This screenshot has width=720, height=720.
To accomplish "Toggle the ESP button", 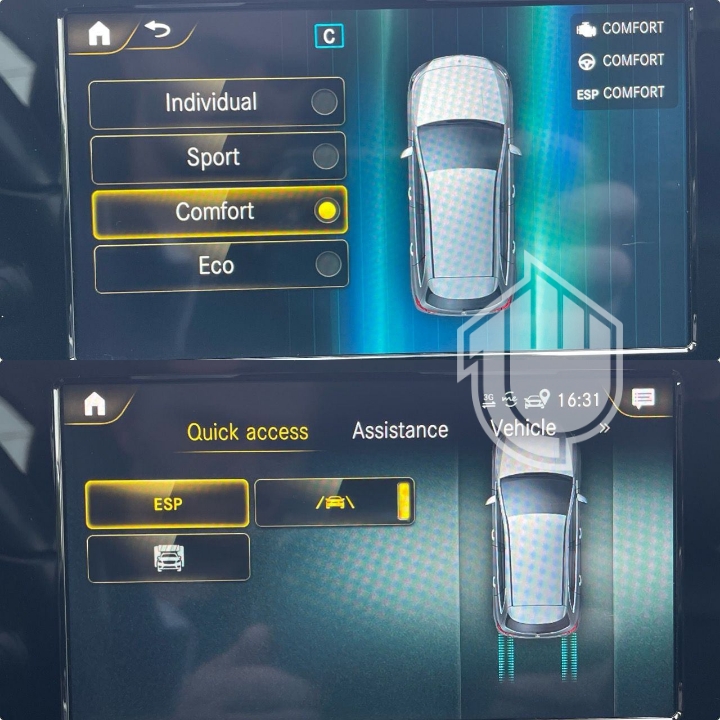I will coord(167,504).
